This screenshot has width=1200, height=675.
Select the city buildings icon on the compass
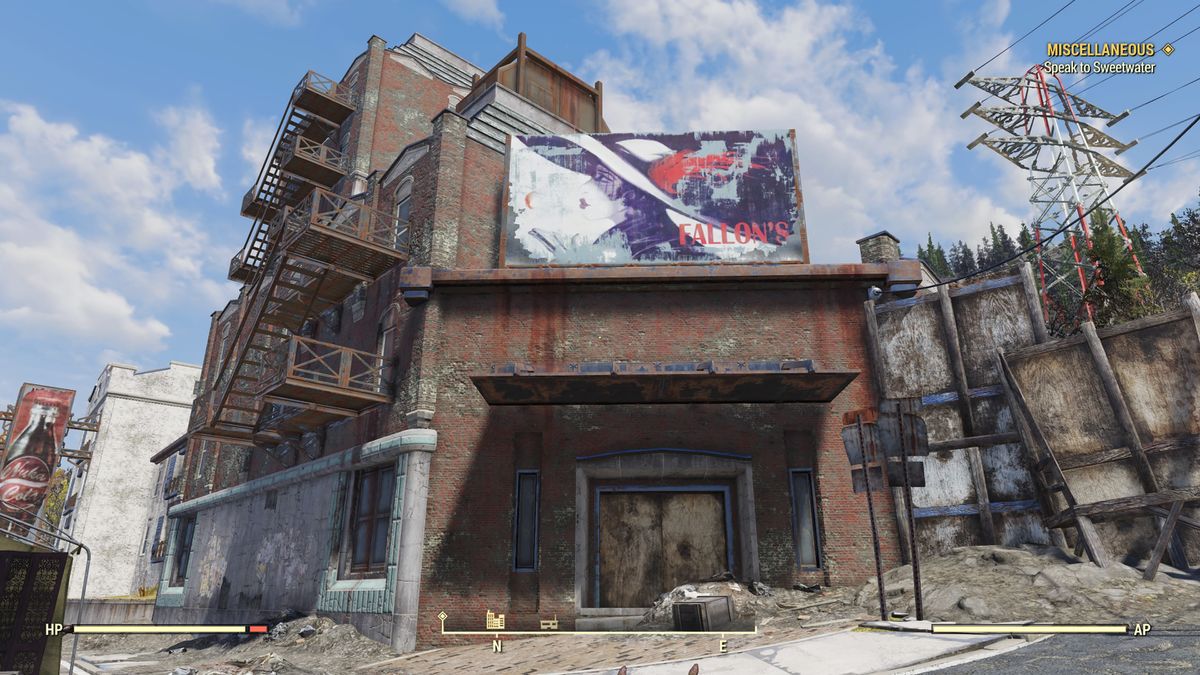[x=495, y=620]
